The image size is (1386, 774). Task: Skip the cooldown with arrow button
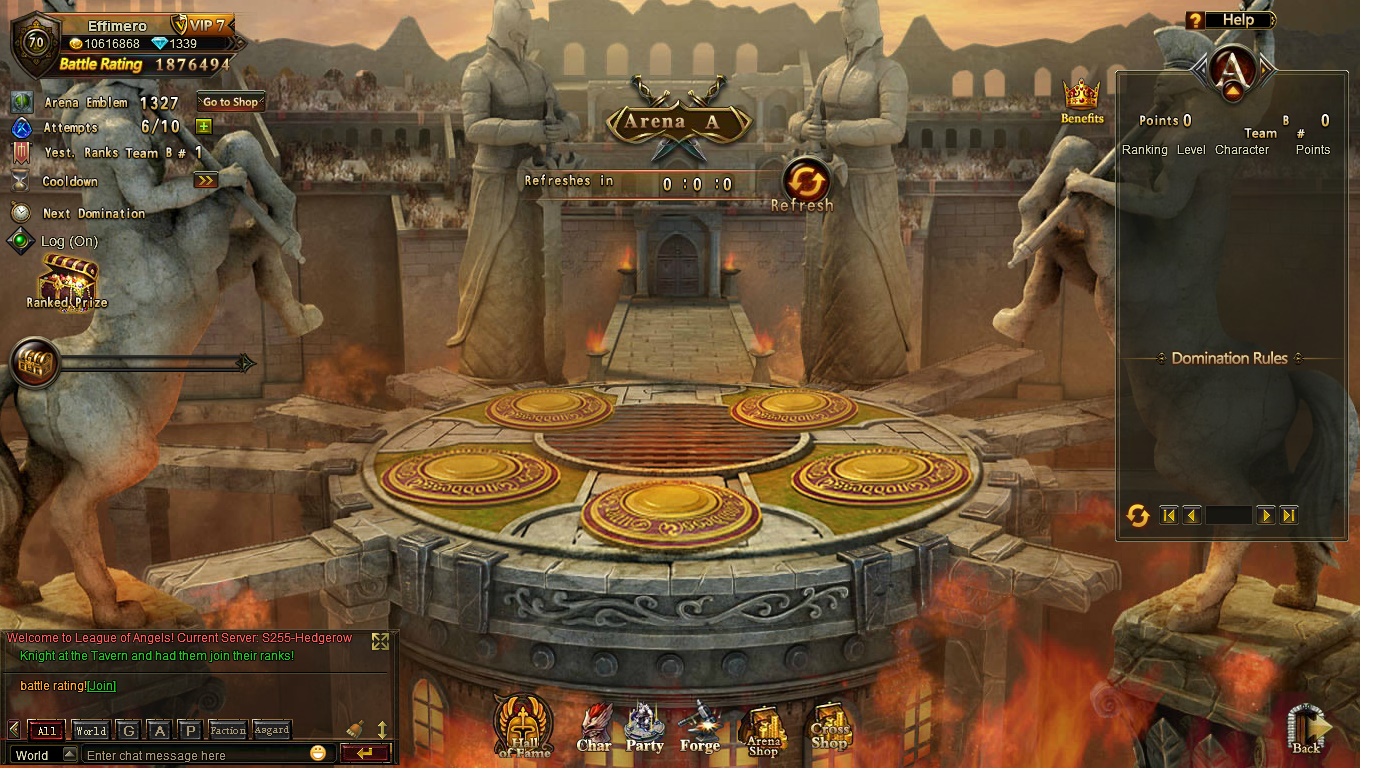[x=205, y=181]
